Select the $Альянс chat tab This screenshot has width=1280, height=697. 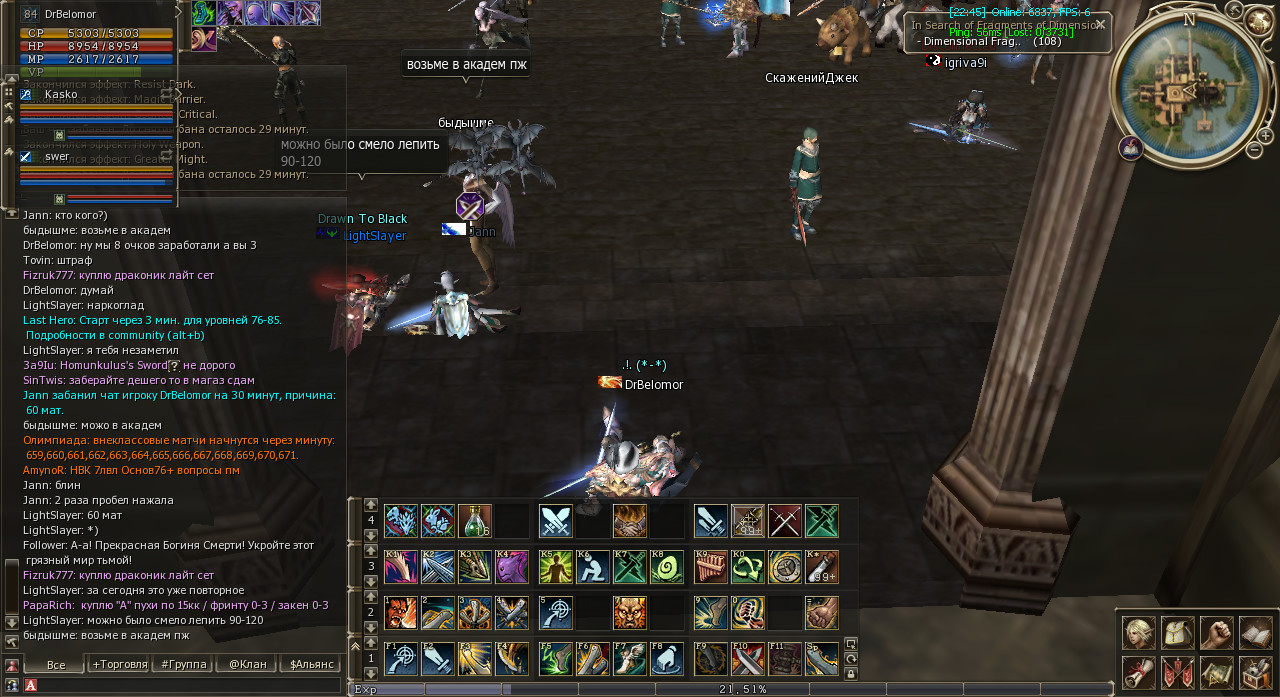309,664
